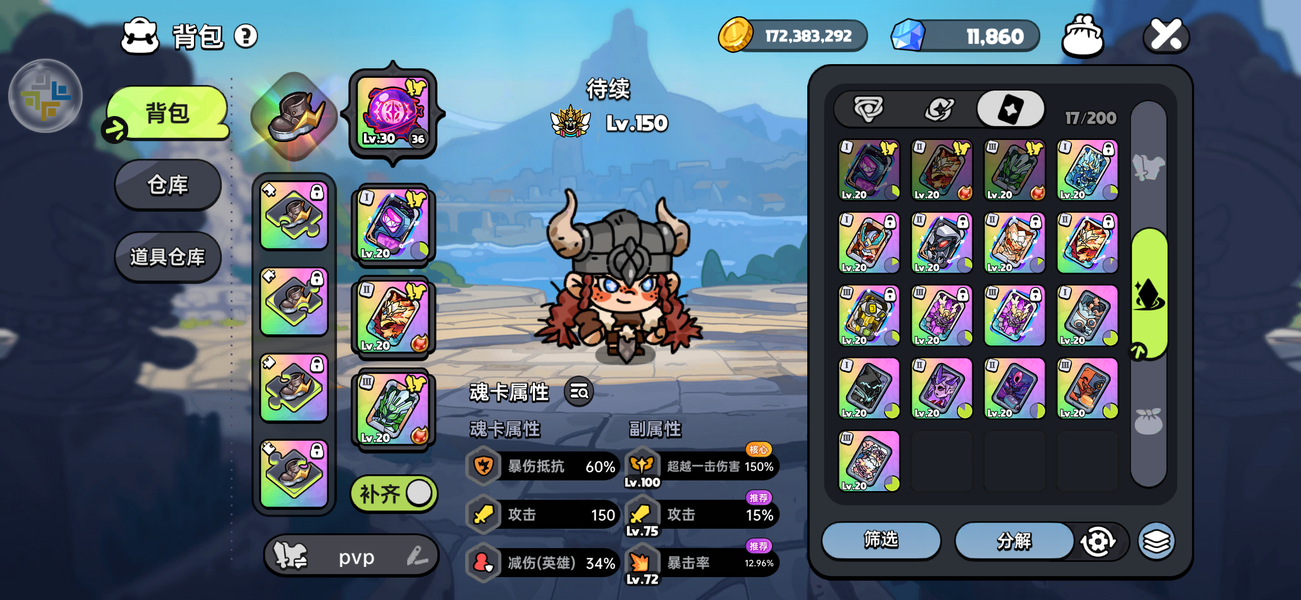Open the stacked layers button
The height and width of the screenshot is (600, 1301).
click(x=1156, y=541)
